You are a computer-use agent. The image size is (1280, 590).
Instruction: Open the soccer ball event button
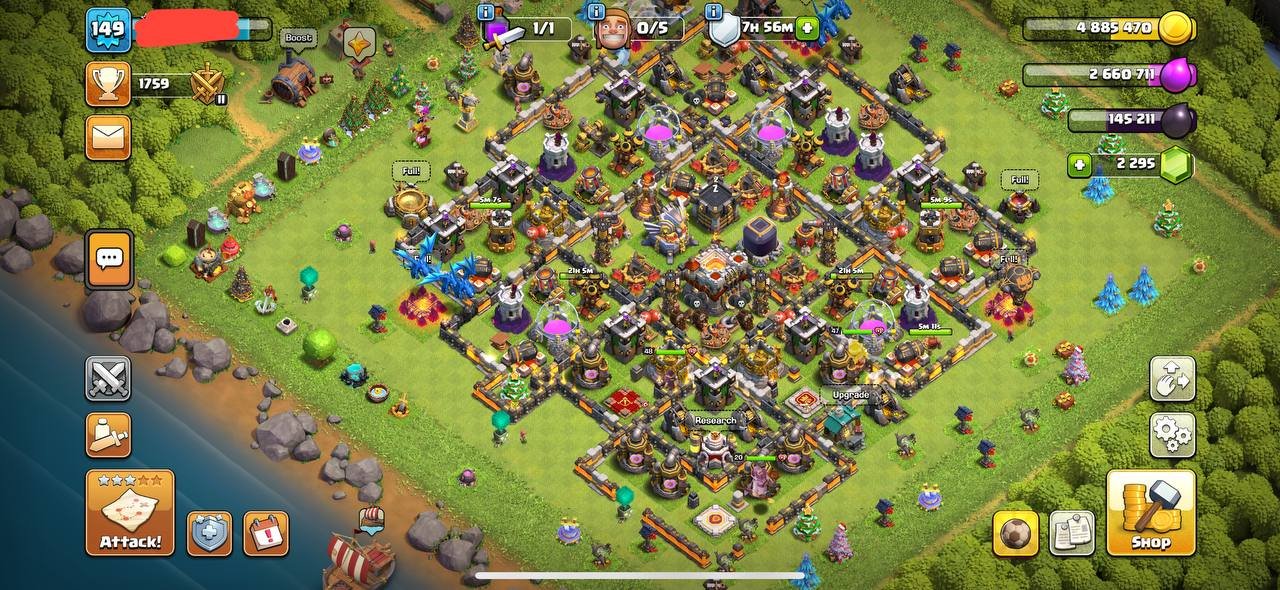1015,533
